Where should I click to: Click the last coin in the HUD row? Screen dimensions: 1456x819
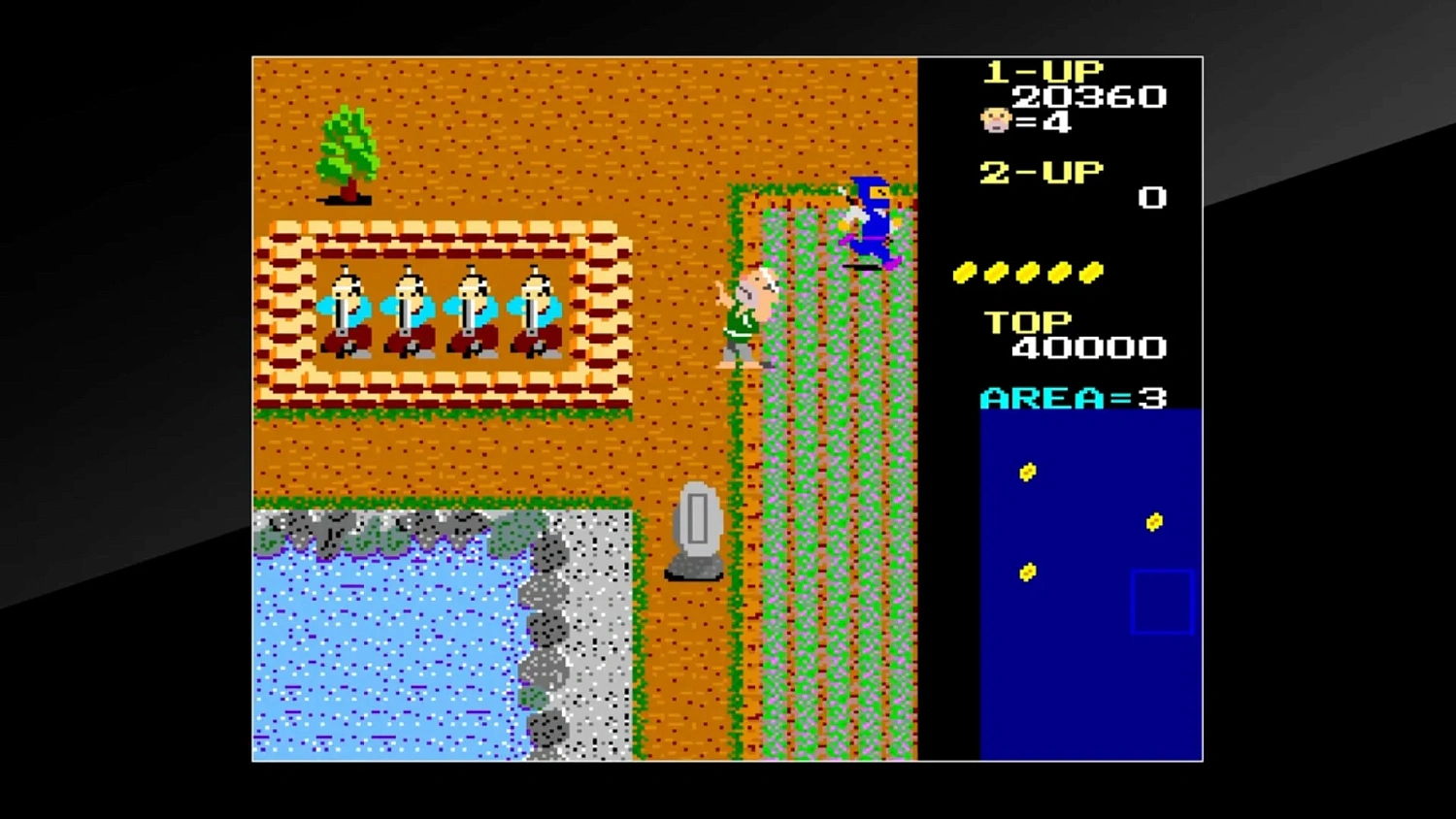(x=1093, y=273)
